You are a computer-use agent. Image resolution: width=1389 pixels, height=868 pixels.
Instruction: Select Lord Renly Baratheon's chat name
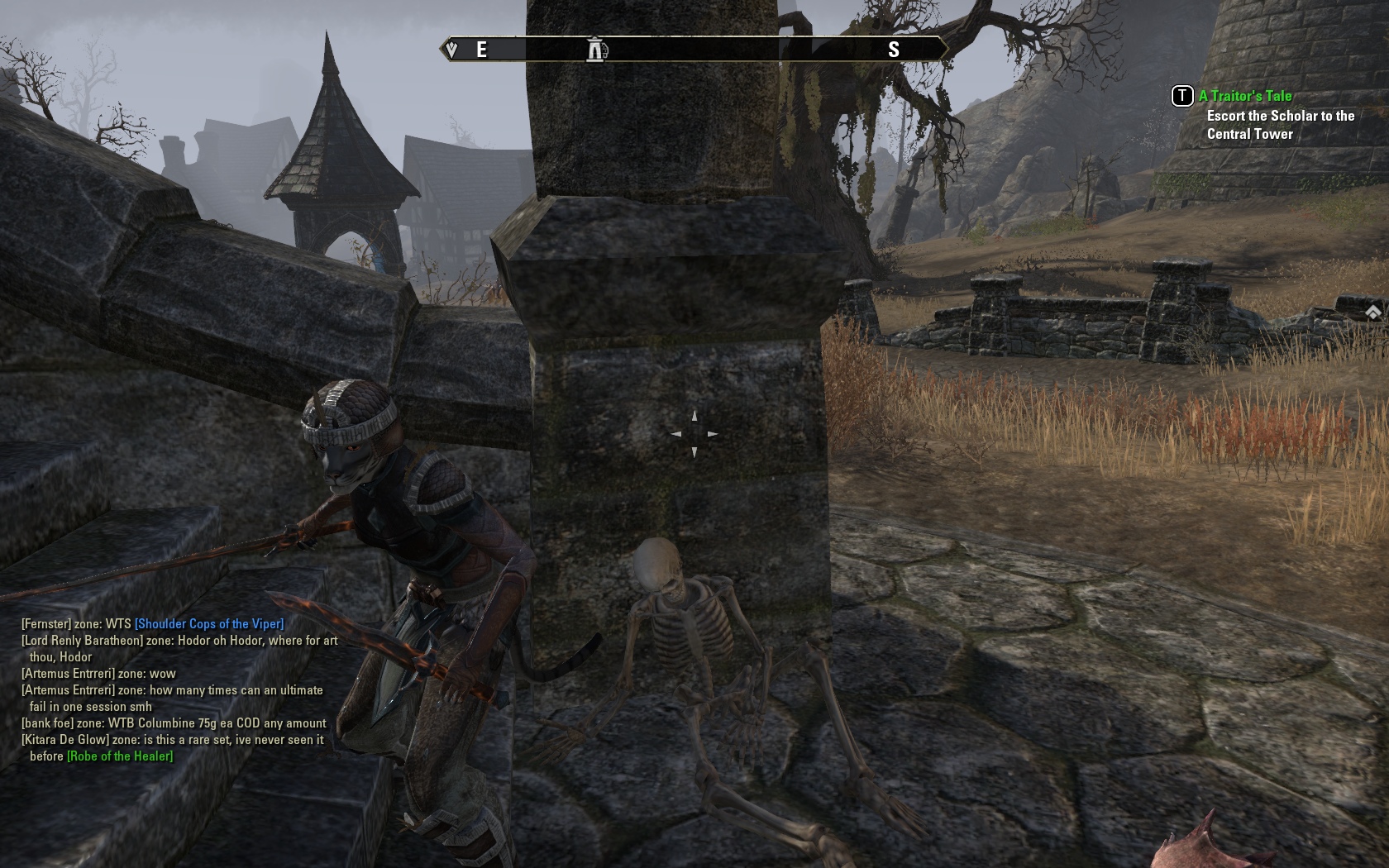click(82, 641)
